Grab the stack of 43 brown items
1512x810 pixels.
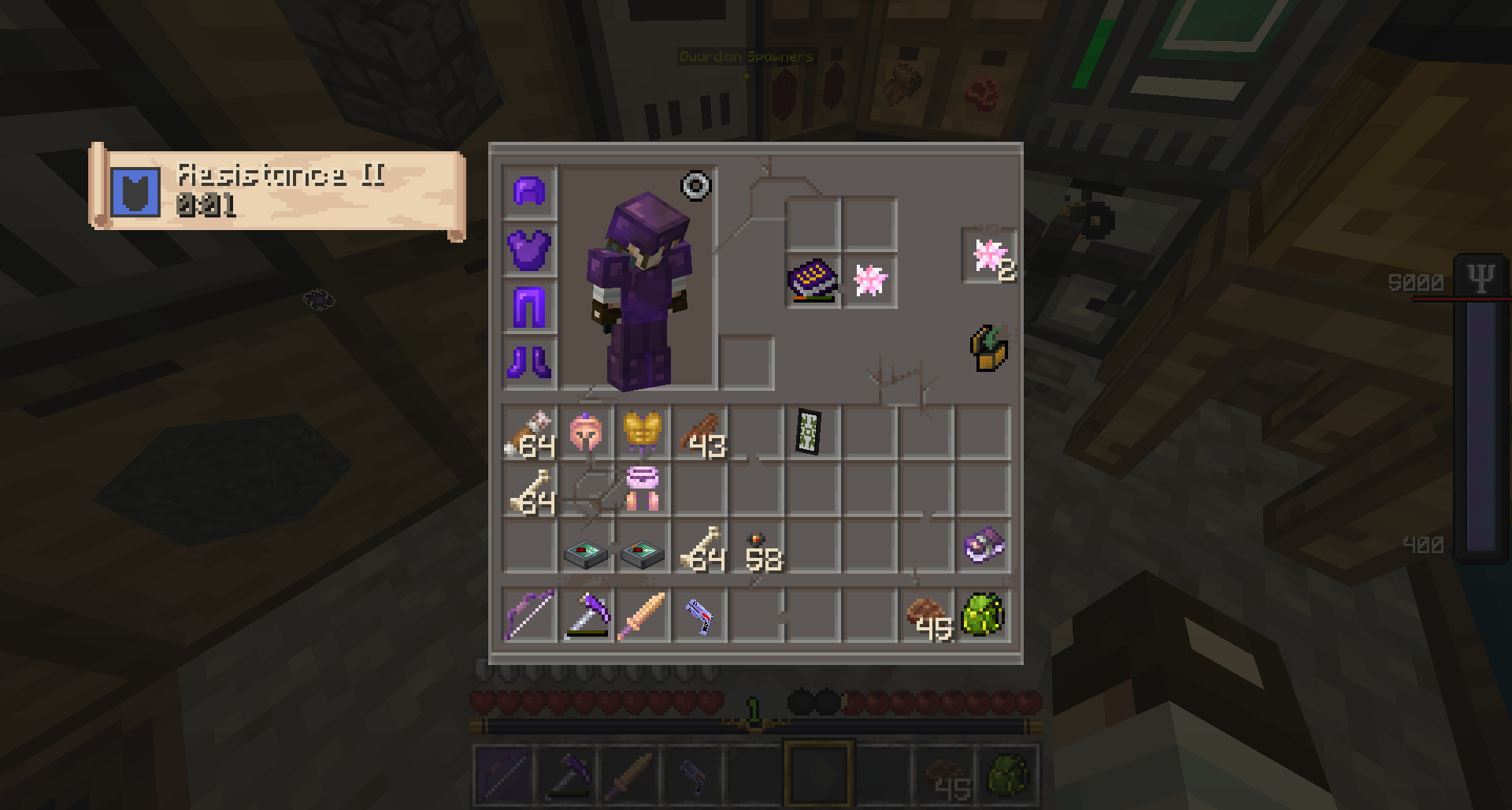point(699,433)
